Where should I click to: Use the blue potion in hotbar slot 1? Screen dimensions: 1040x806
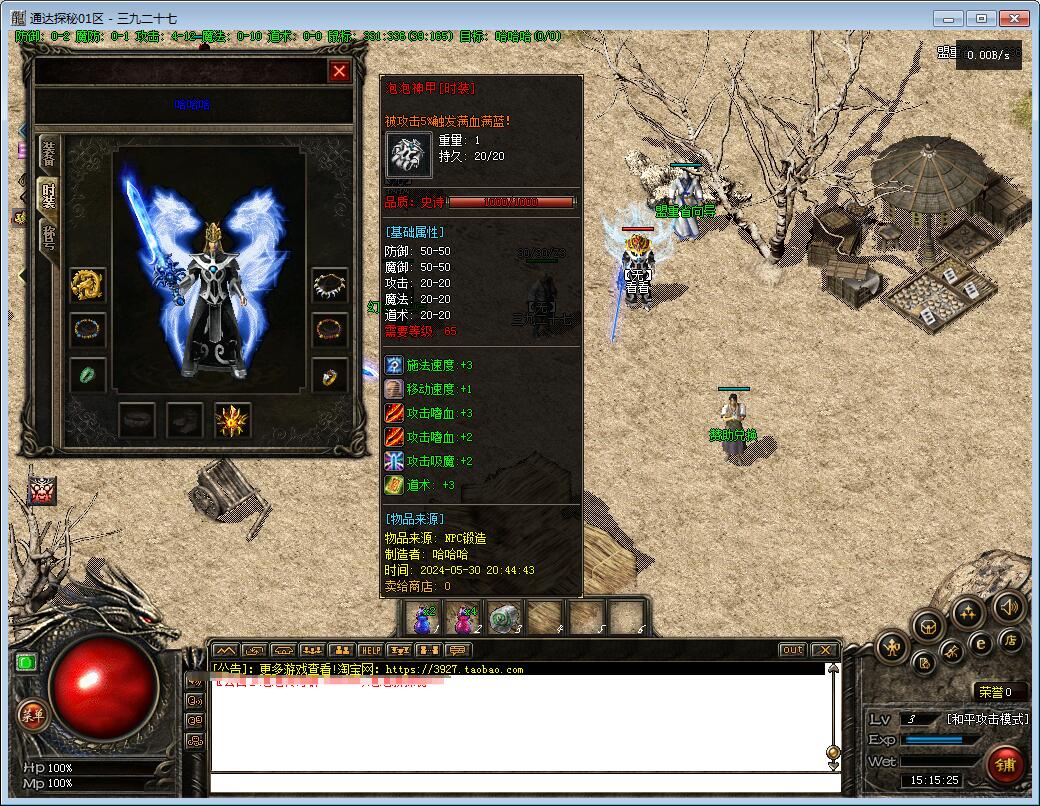pos(423,619)
